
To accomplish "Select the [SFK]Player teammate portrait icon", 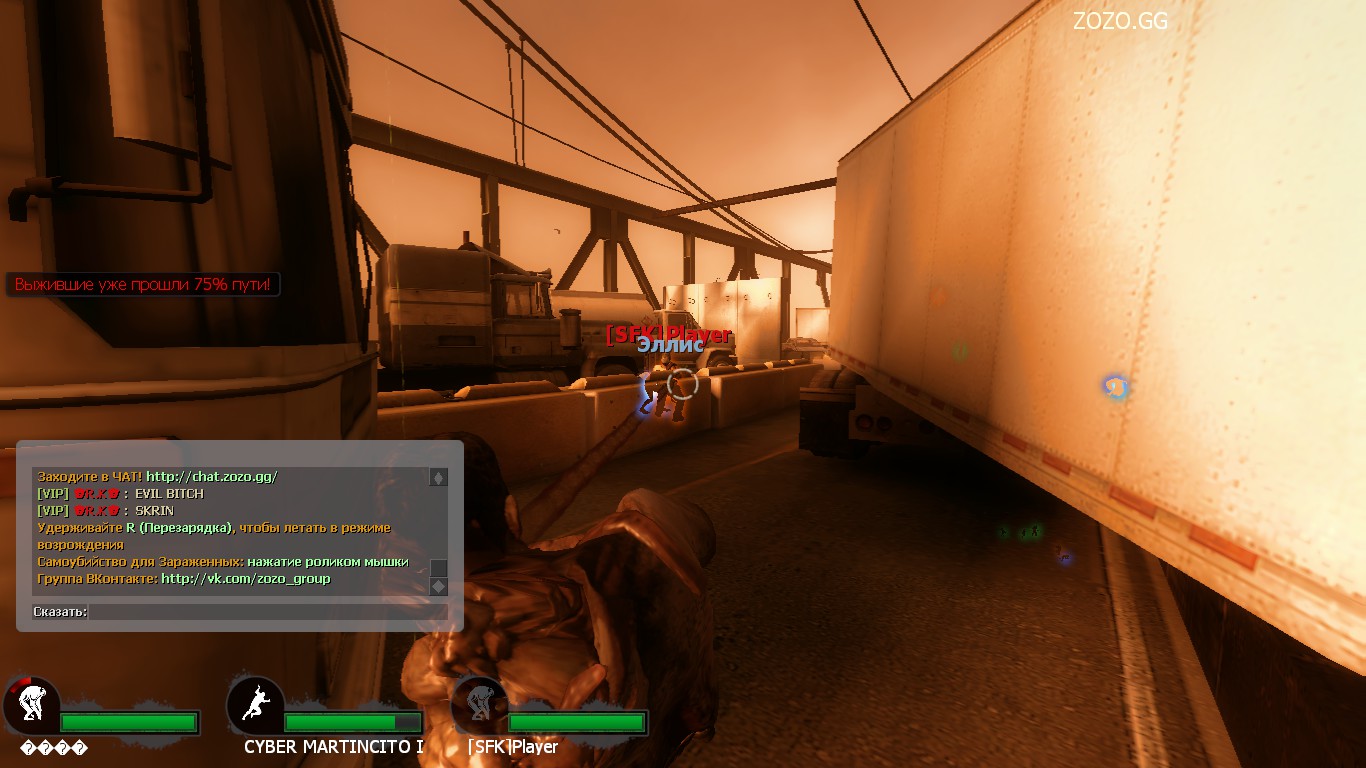I will 481,705.
